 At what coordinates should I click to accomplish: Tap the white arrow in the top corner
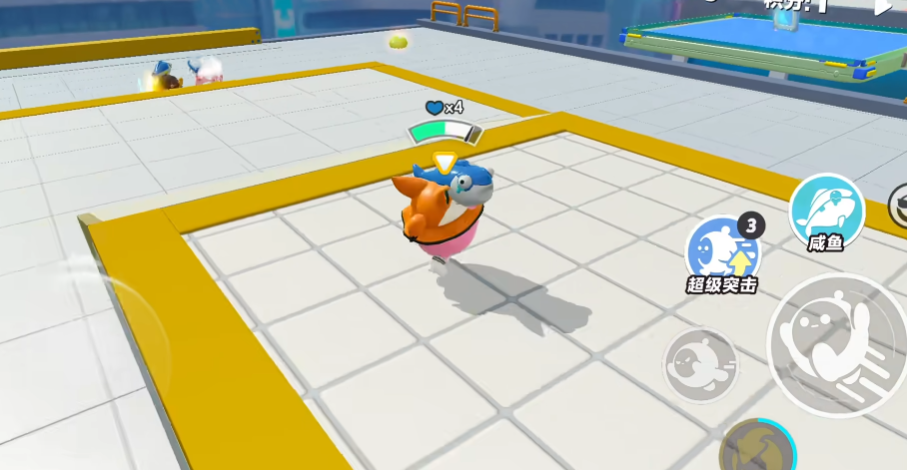click(x=883, y=7)
